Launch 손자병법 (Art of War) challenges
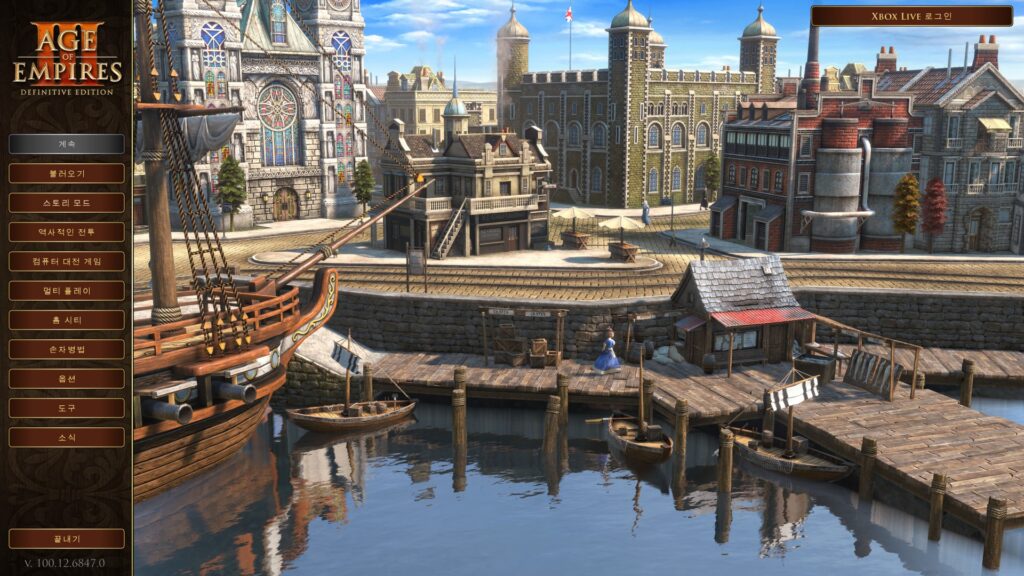This screenshot has width=1024, height=576. 67,349
